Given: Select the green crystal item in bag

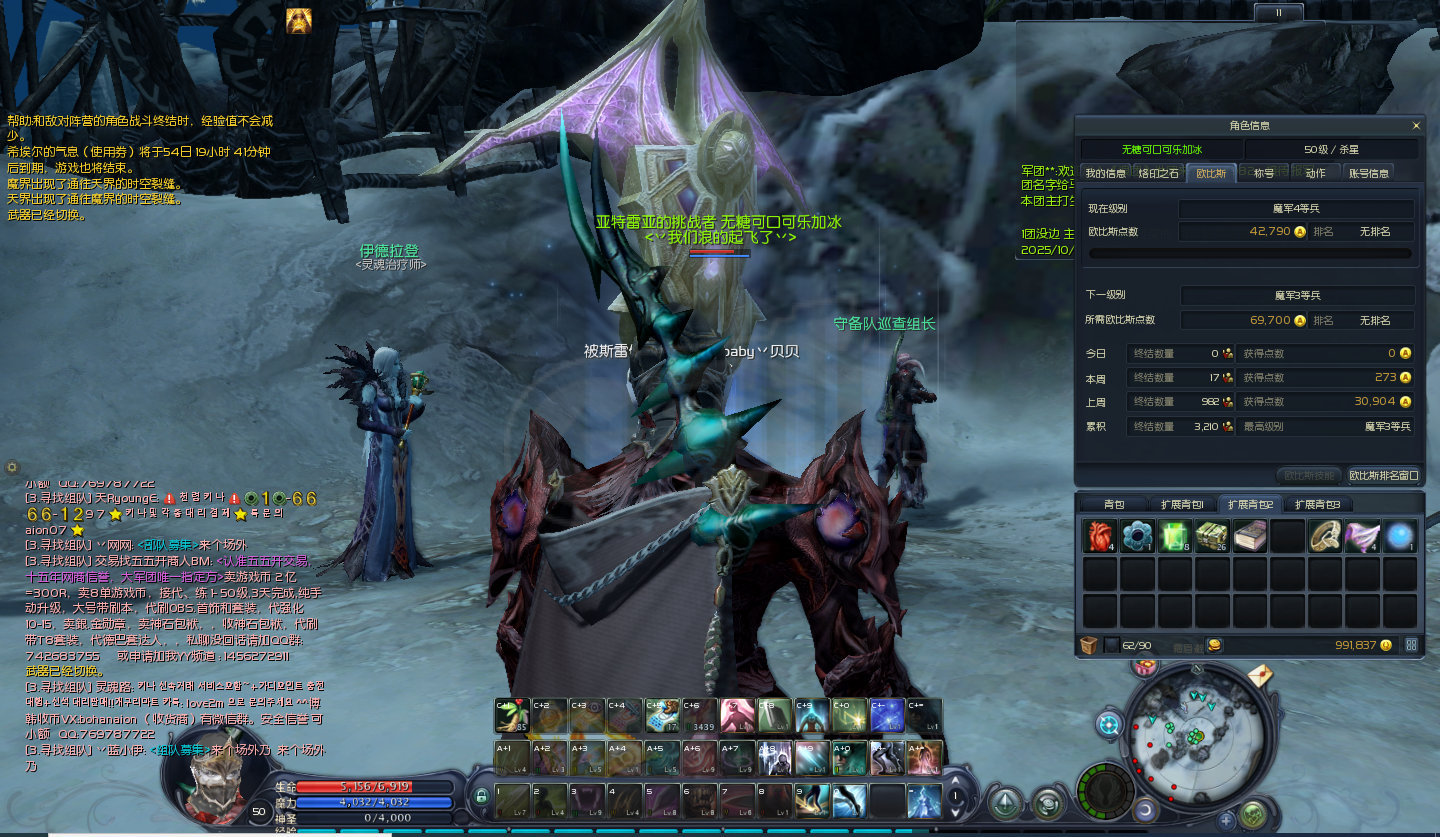Looking at the screenshot, I should coord(1174,537).
